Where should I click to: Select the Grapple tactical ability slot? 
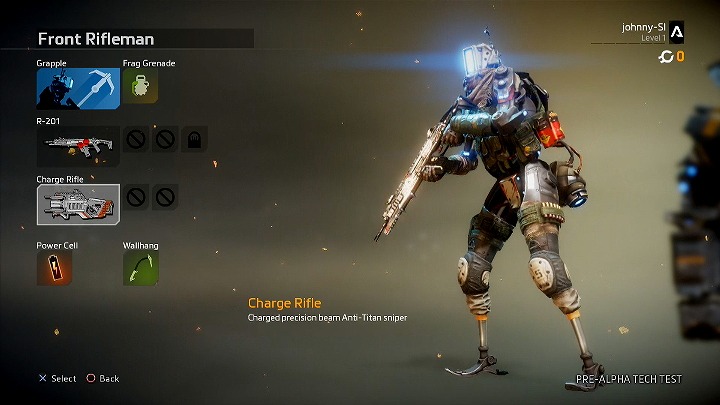[78, 88]
